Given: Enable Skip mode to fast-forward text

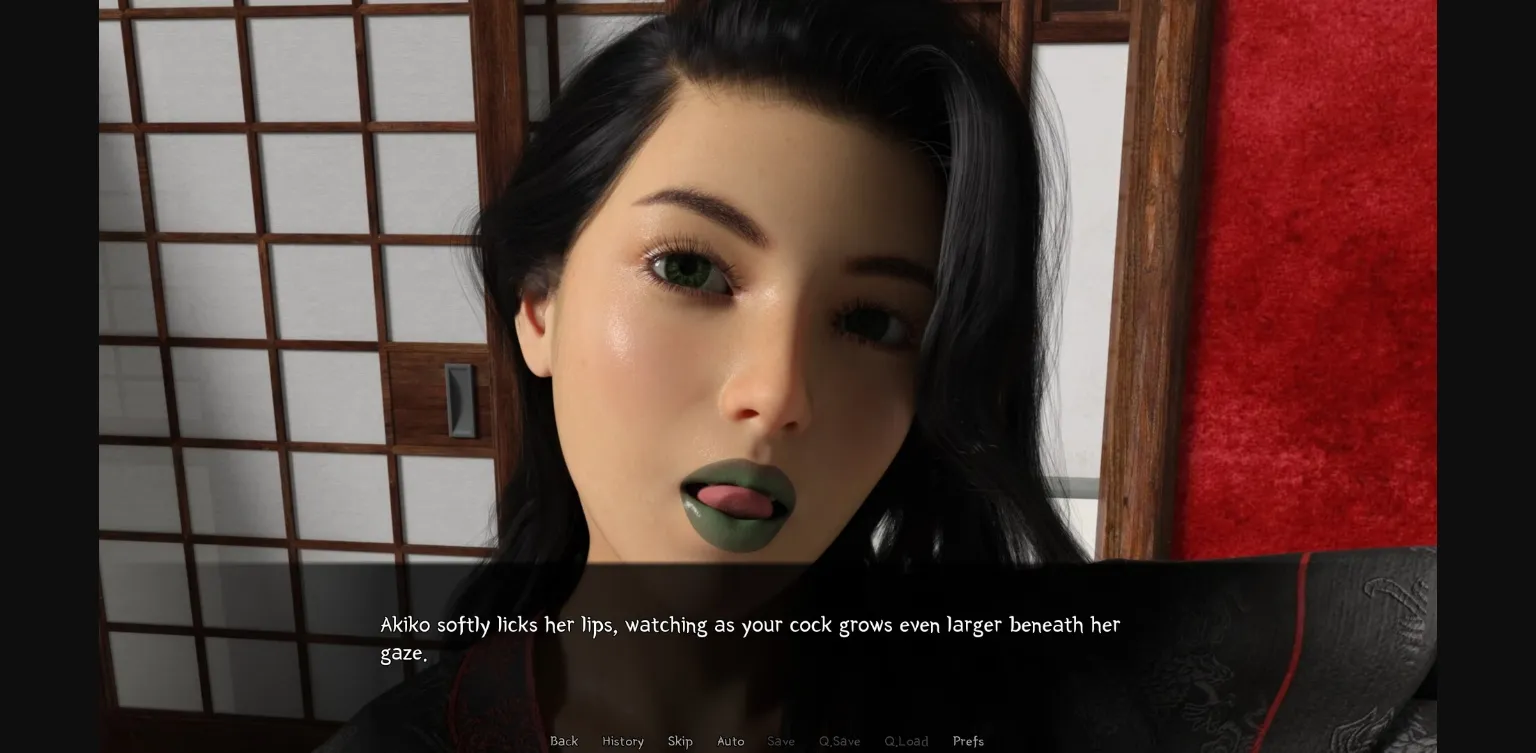Looking at the screenshot, I should coord(681,741).
